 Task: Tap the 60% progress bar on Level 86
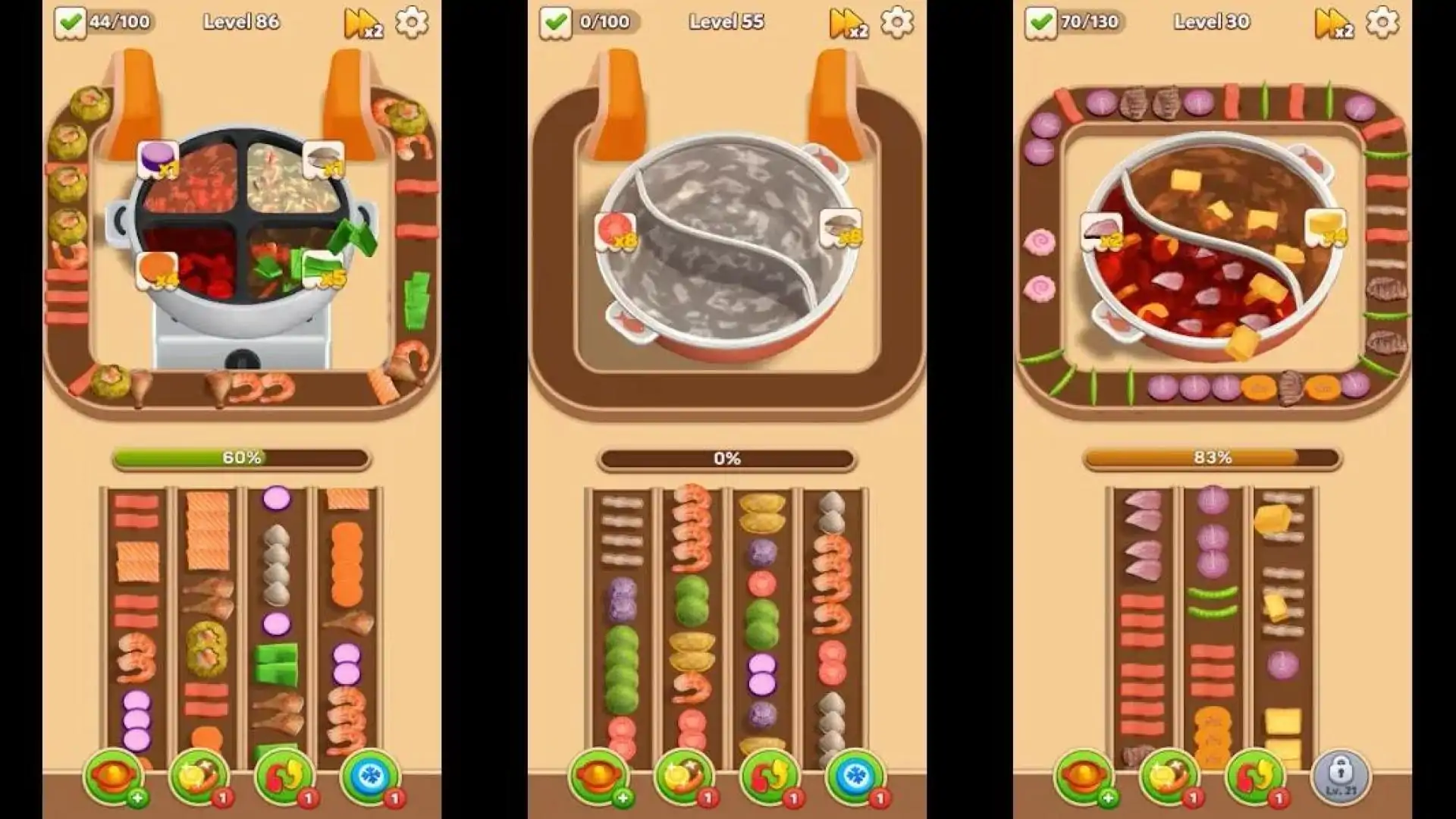click(x=239, y=457)
